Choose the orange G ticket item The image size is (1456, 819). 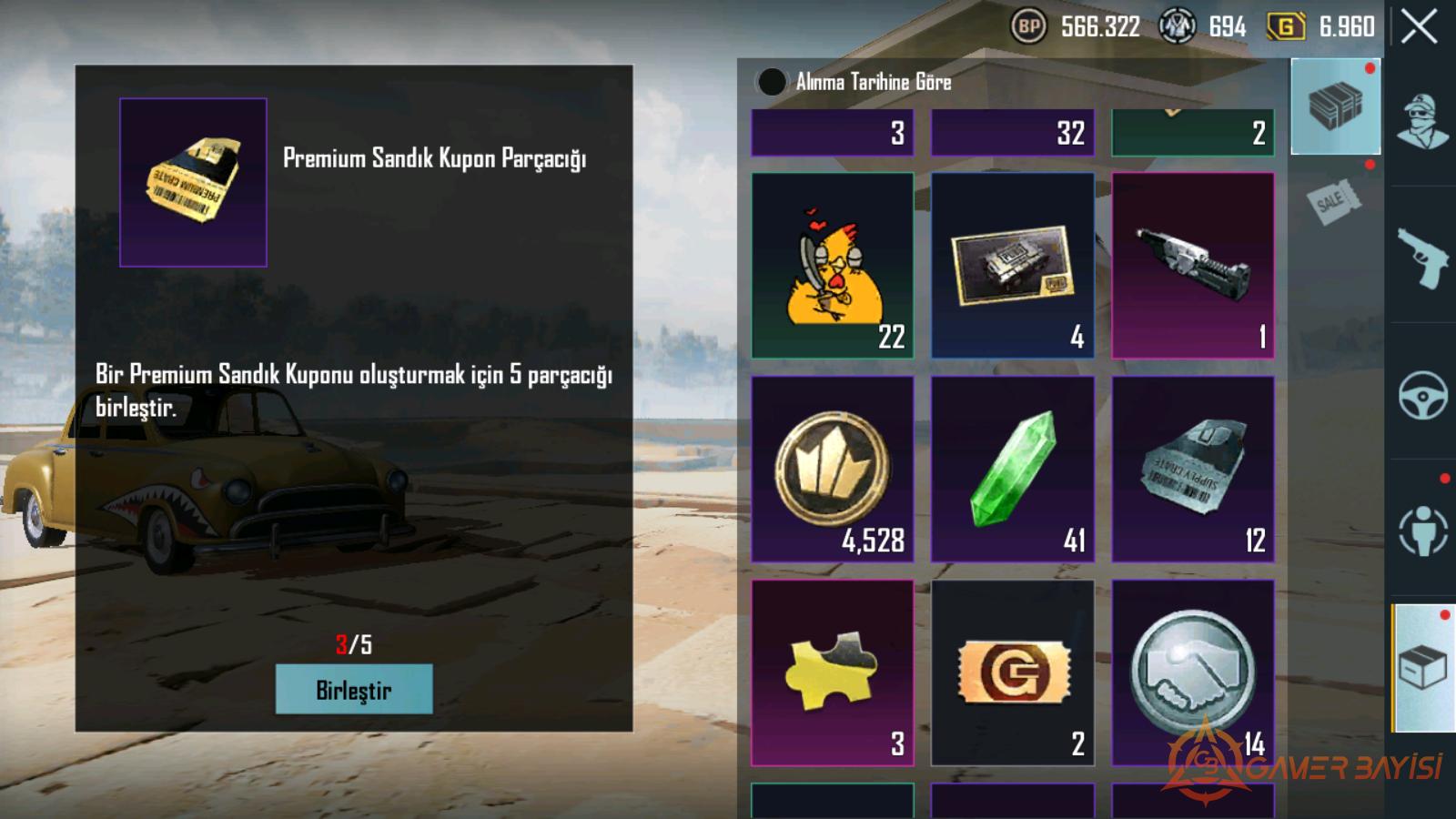tap(1012, 672)
